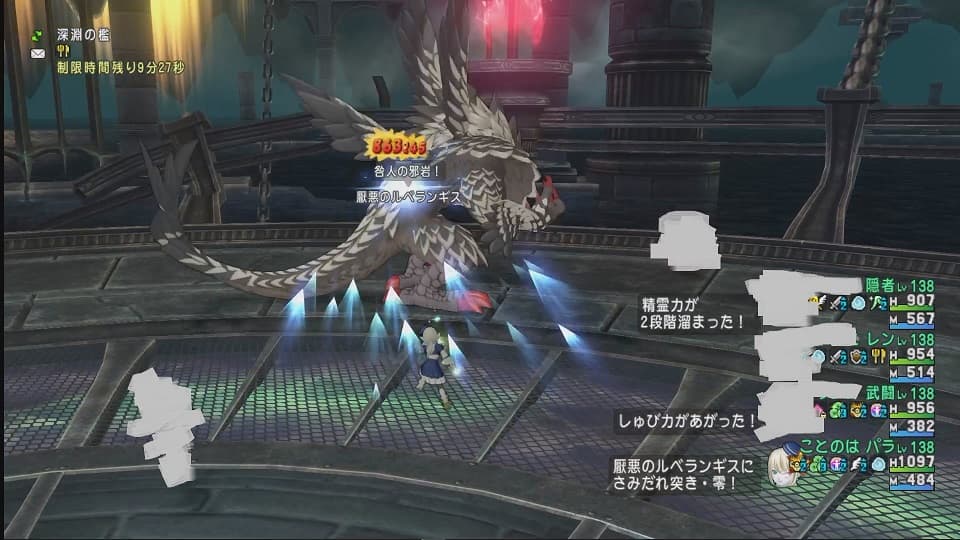
Task: Open the white envelope mail icon
Action: point(38,52)
